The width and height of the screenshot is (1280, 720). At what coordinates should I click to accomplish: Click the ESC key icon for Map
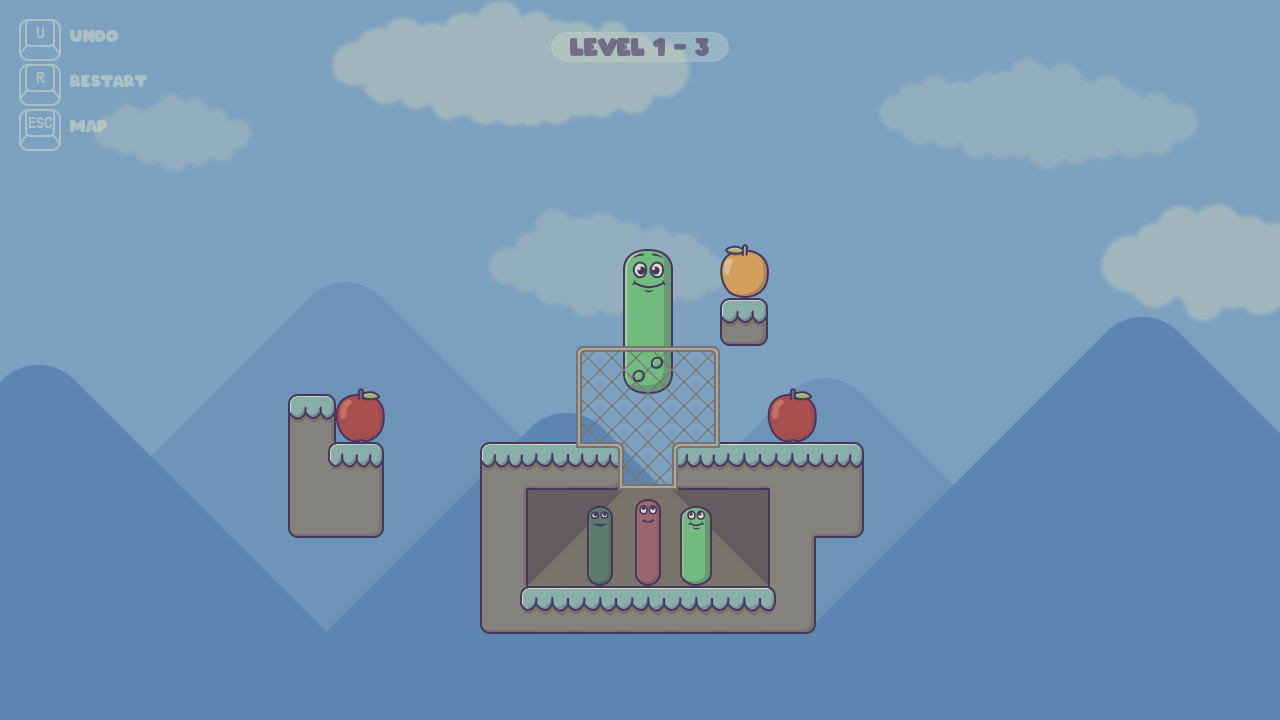point(38,128)
